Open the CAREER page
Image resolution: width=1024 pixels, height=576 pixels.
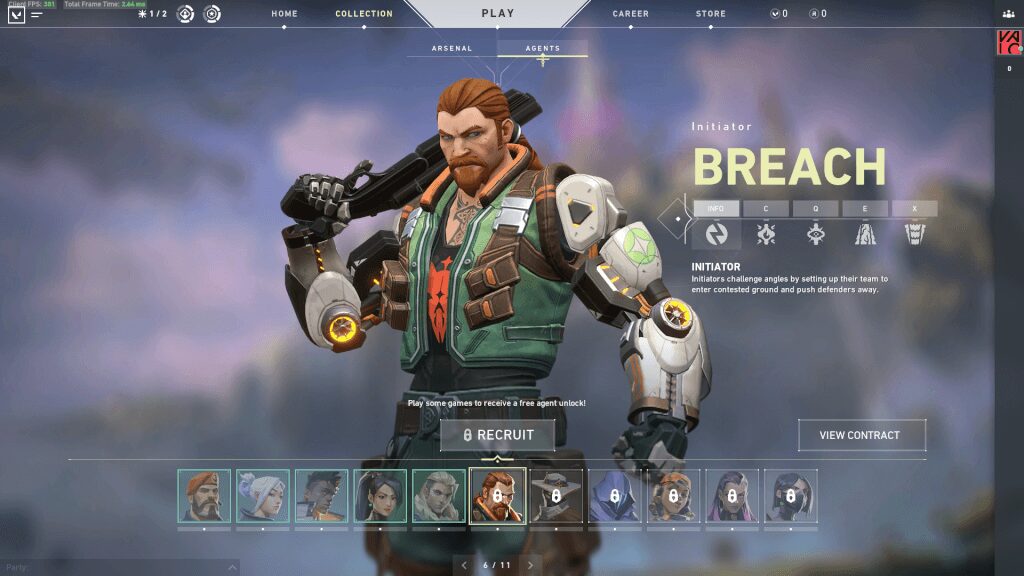tap(630, 14)
